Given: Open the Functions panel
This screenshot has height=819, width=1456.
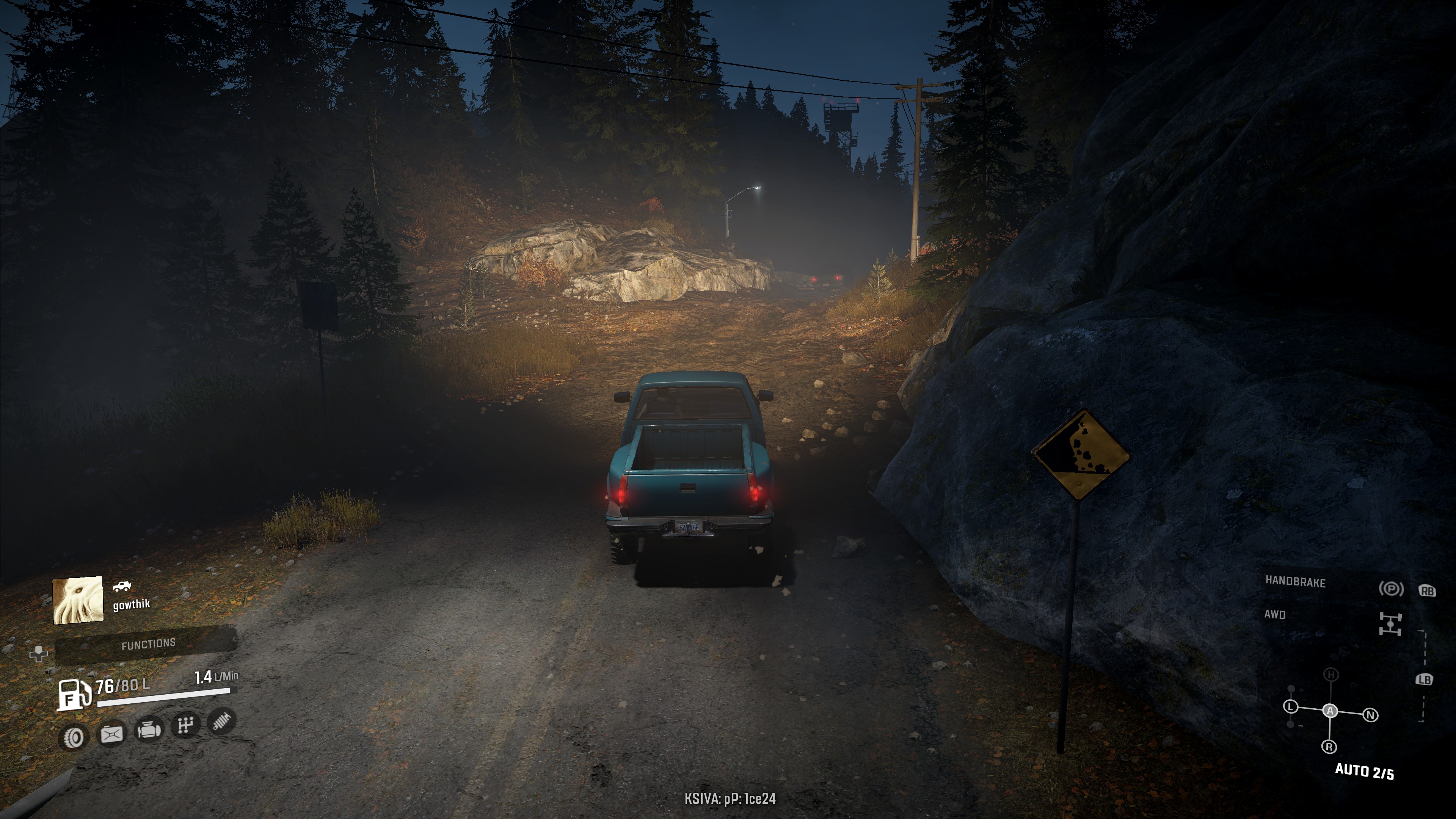Looking at the screenshot, I should pos(148,644).
